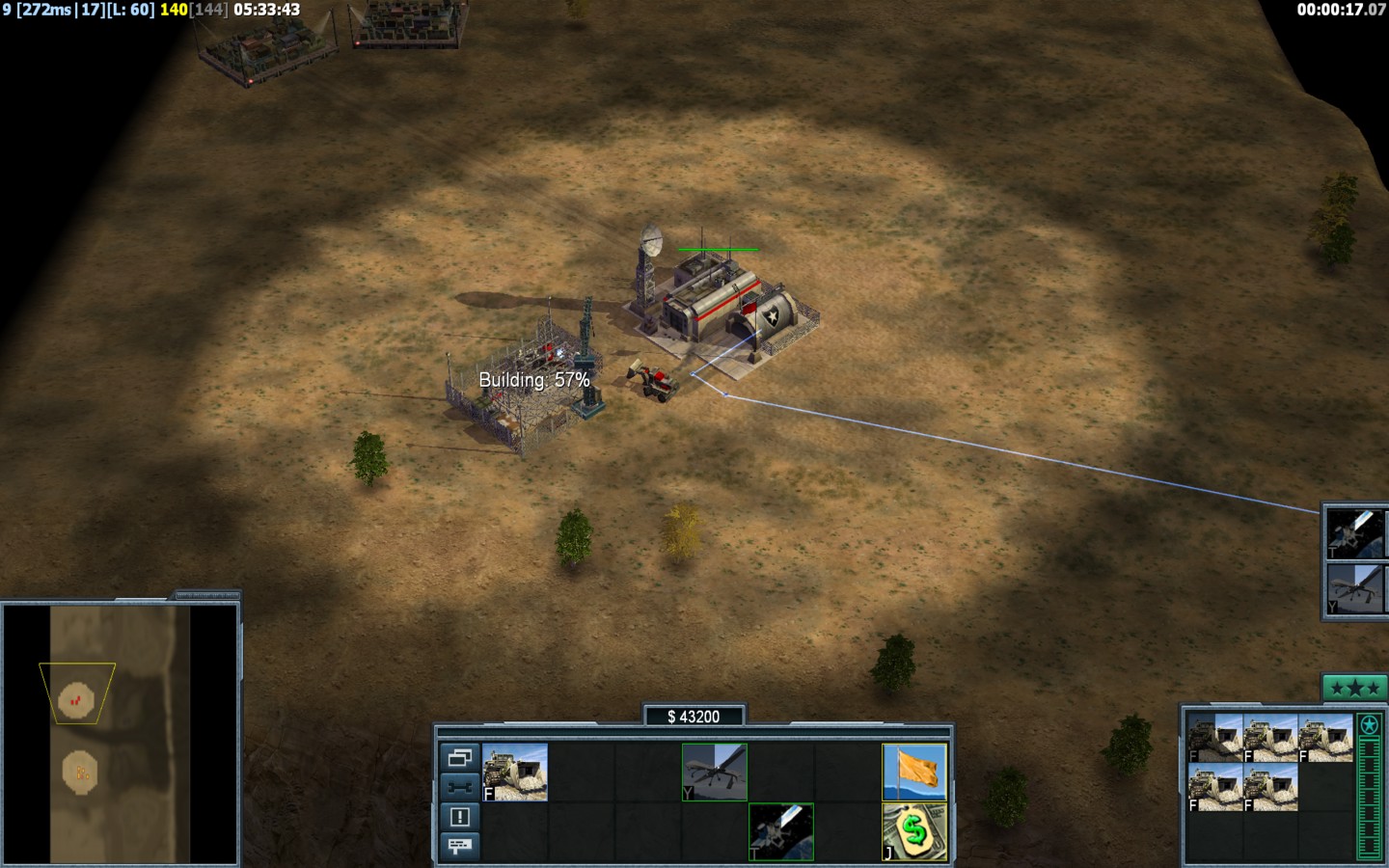
Task: Sell the building with the dollar tag icon
Action: [x=914, y=831]
